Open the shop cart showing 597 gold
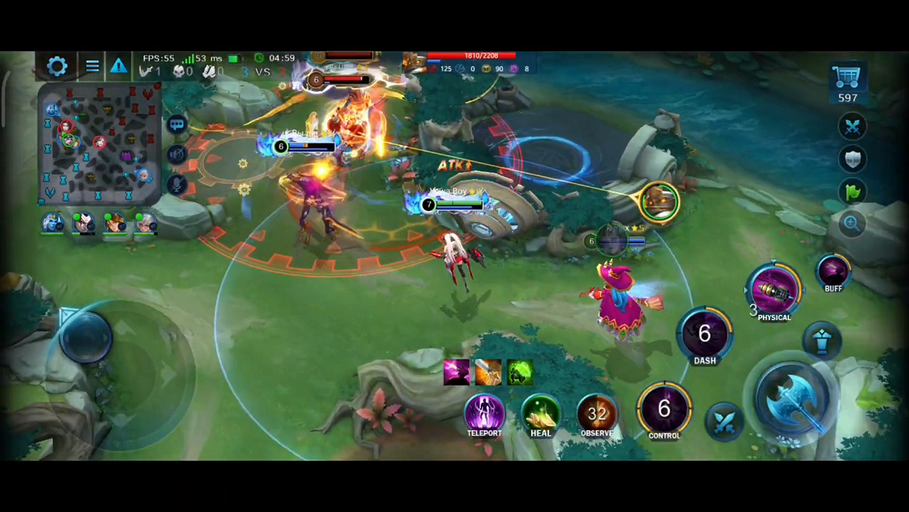 [847, 80]
